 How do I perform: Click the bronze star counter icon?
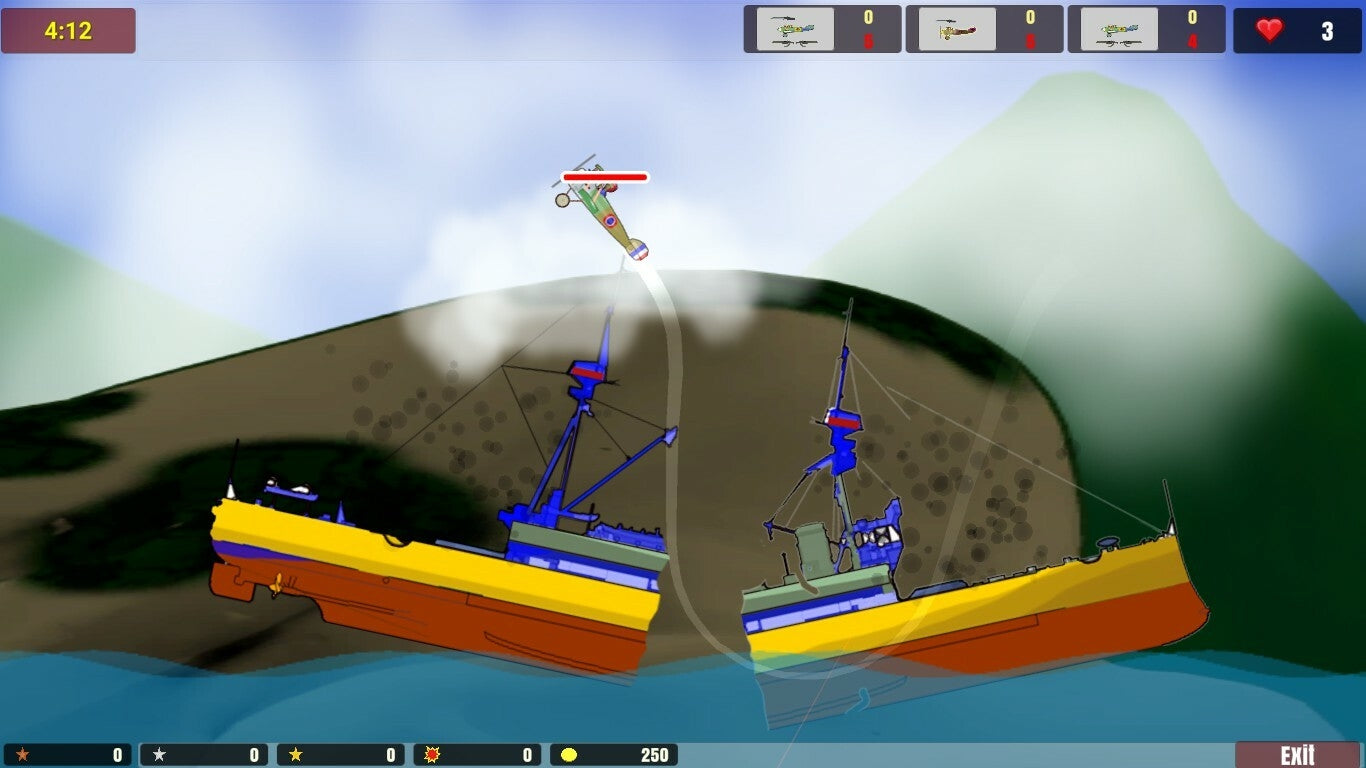(x=25, y=754)
